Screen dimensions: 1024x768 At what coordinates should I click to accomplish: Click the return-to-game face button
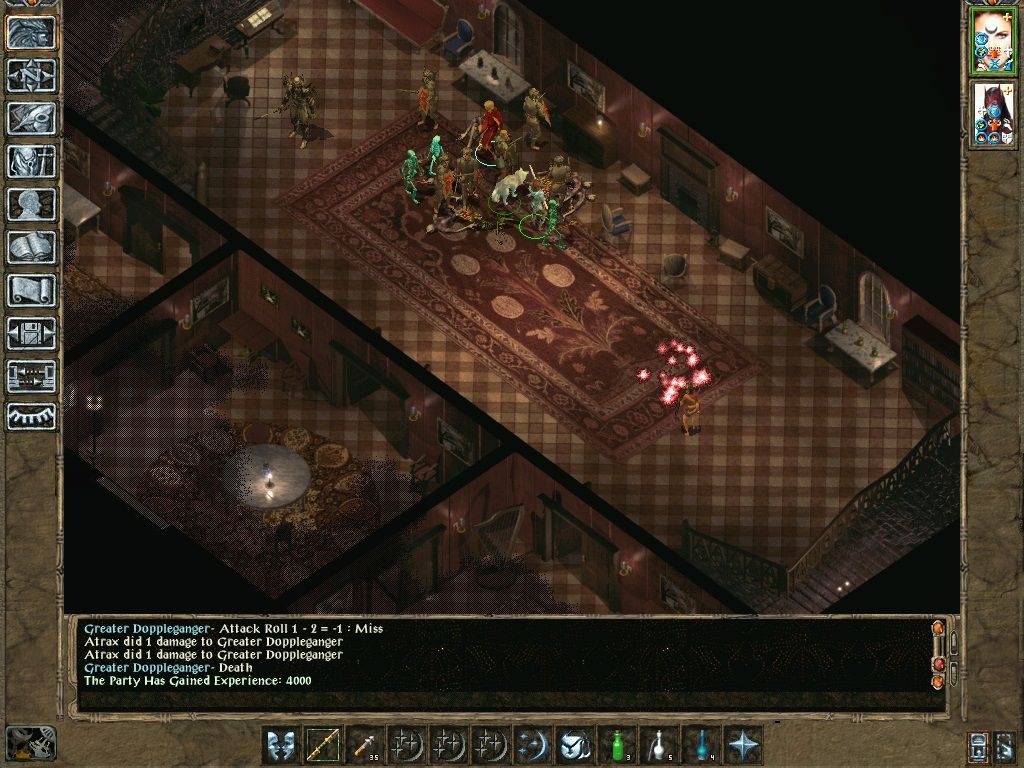(31, 32)
